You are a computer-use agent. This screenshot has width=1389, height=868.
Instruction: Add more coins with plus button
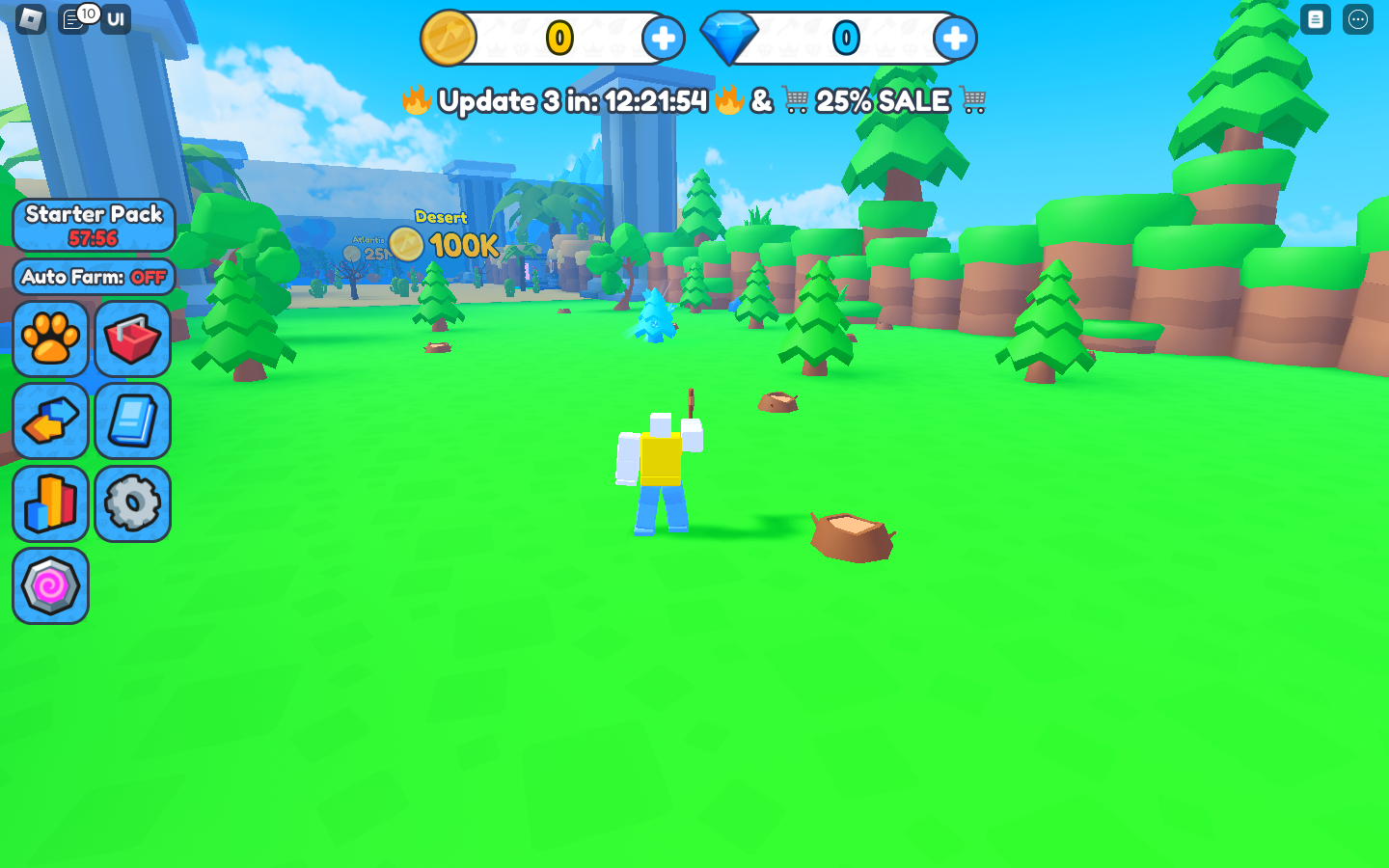coord(663,39)
